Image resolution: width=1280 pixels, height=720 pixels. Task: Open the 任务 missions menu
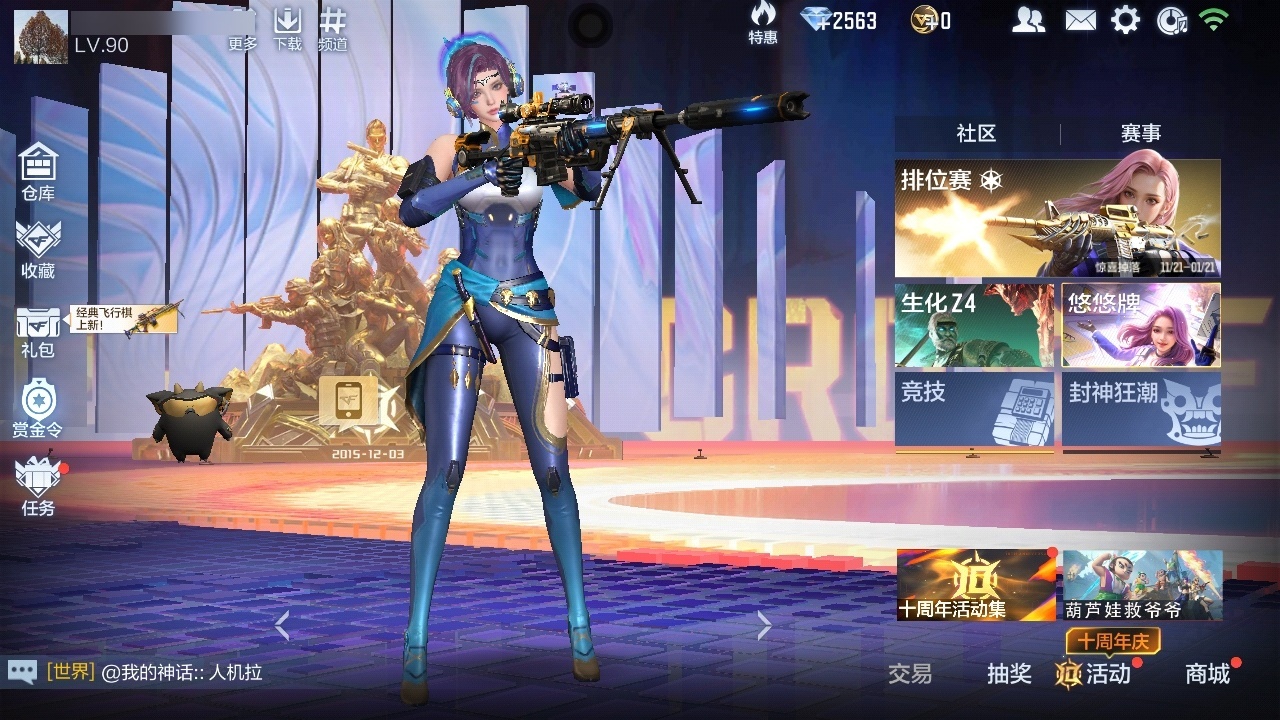coord(38,485)
